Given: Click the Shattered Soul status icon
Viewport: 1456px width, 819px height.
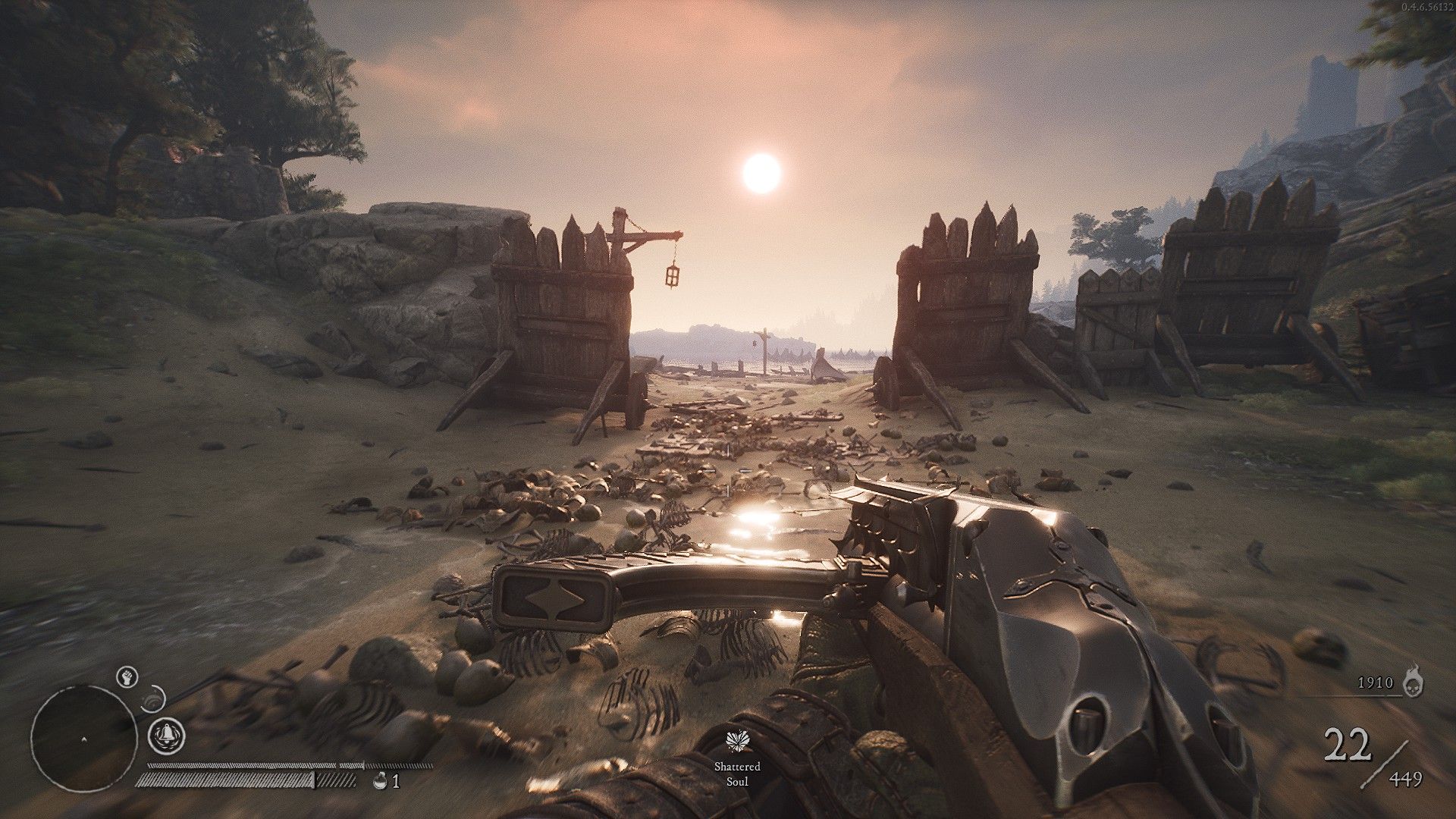Looking at the screenshot, I should click(736, 742).
